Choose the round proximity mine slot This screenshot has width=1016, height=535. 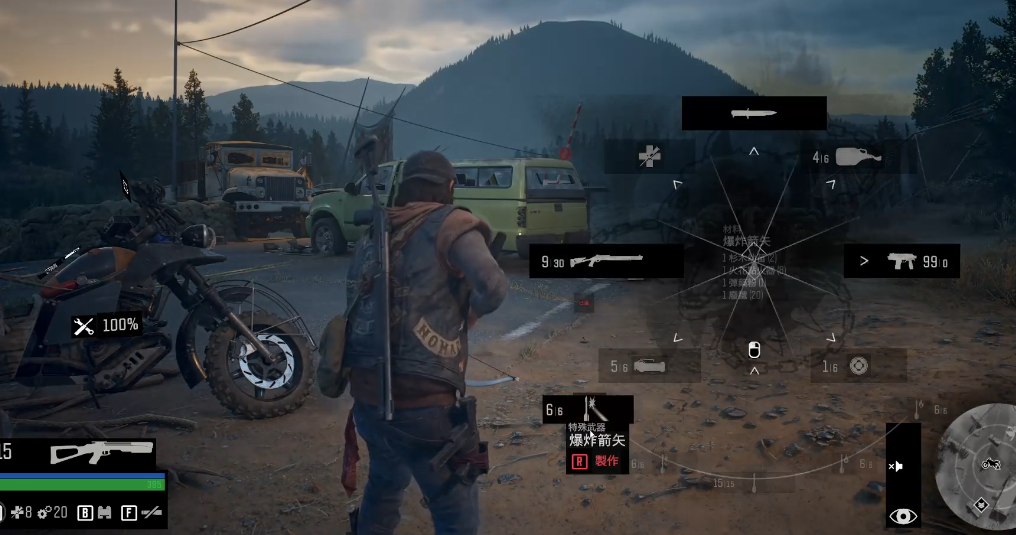tap(858, 366)
